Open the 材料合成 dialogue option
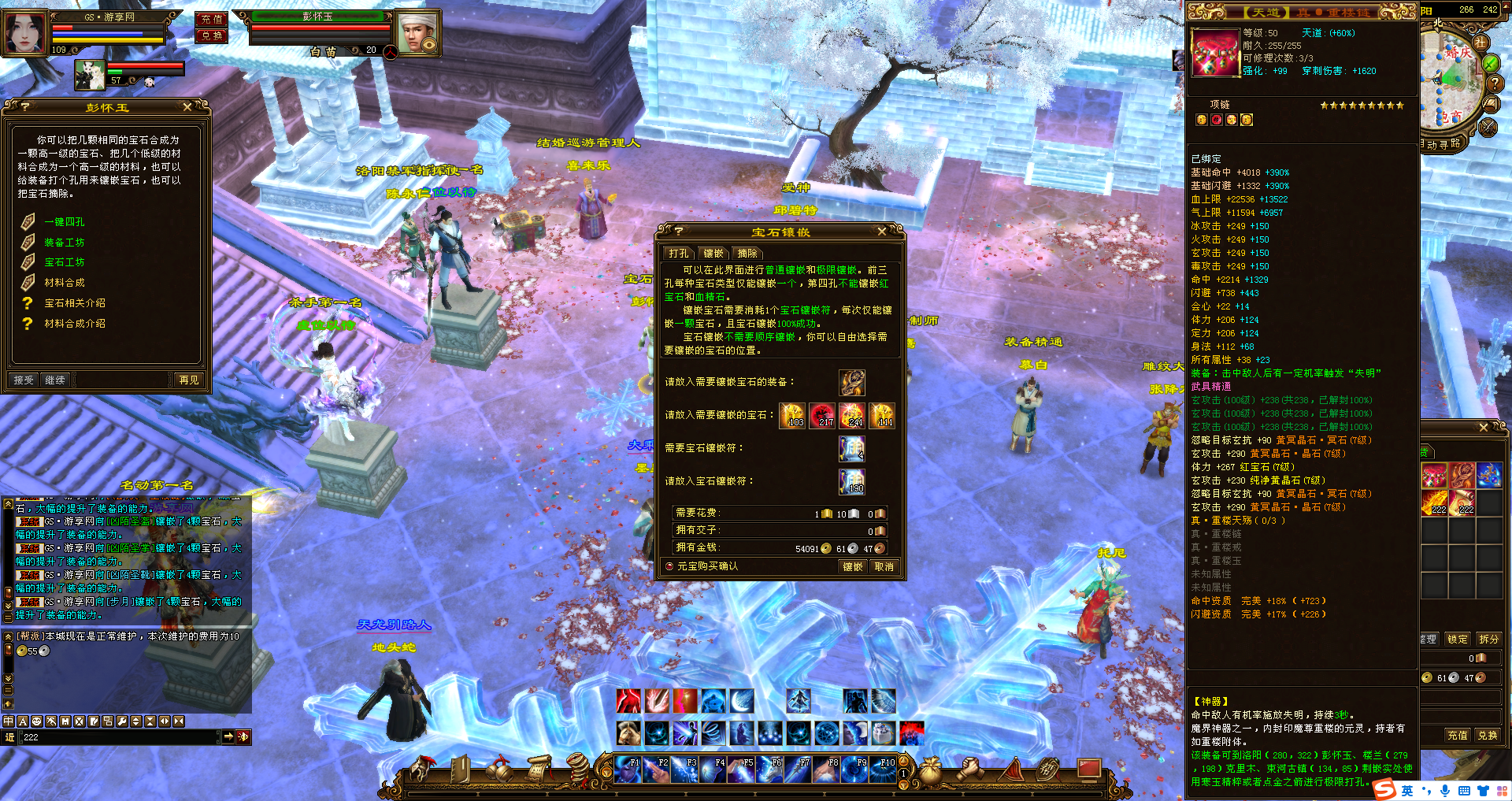Screen dimensions: 1512x801 (64, 283)
